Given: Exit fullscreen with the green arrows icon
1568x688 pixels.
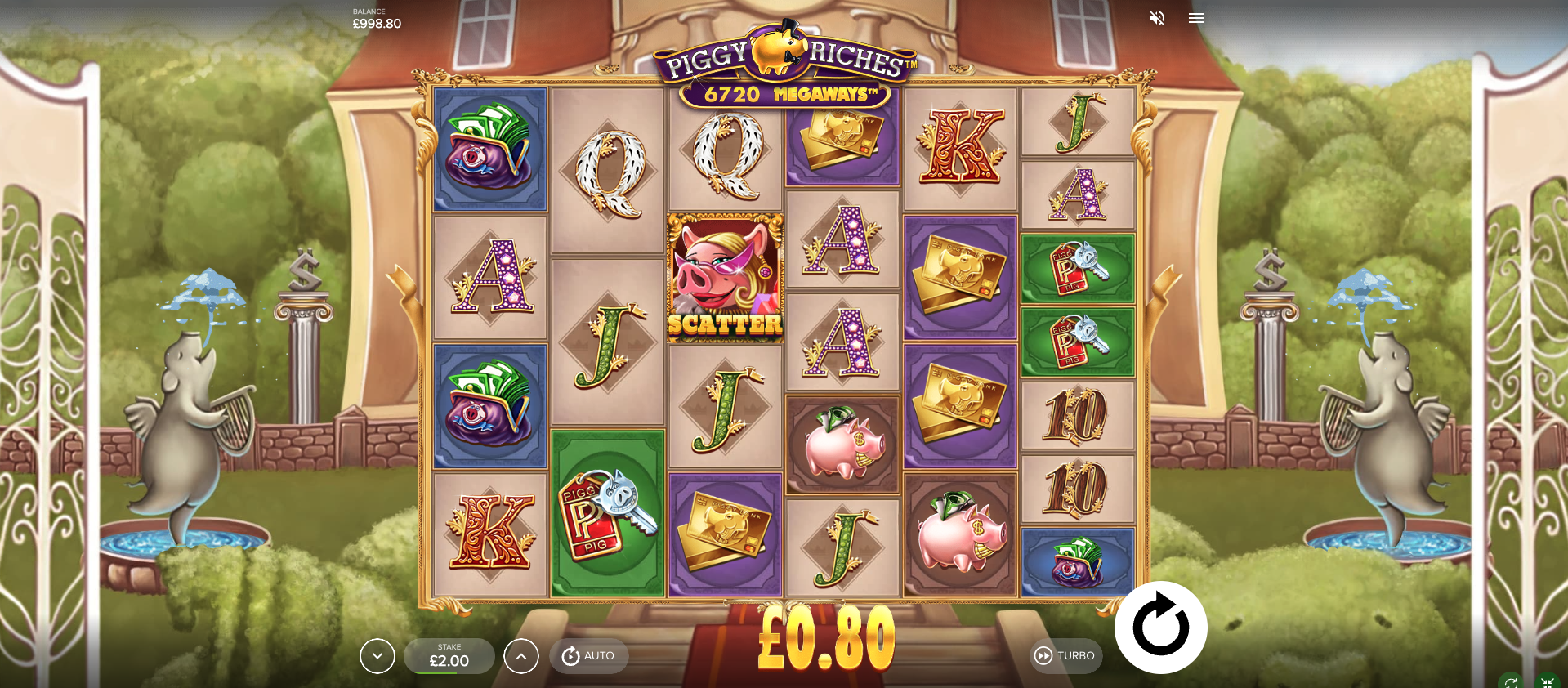Looking at the screenshot, I should [x=1548, y=682].
